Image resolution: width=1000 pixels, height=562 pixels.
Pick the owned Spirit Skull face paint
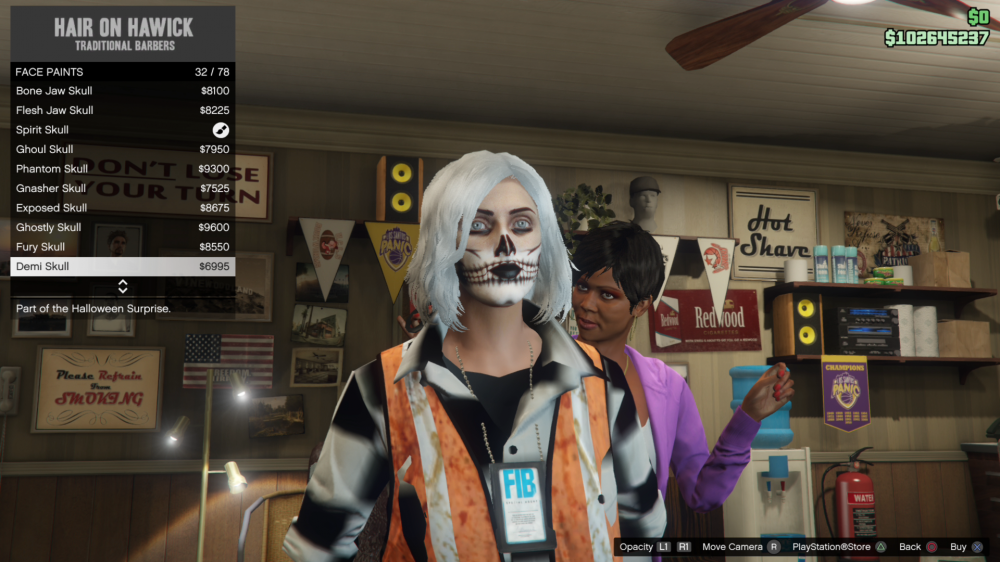(122, 130)
